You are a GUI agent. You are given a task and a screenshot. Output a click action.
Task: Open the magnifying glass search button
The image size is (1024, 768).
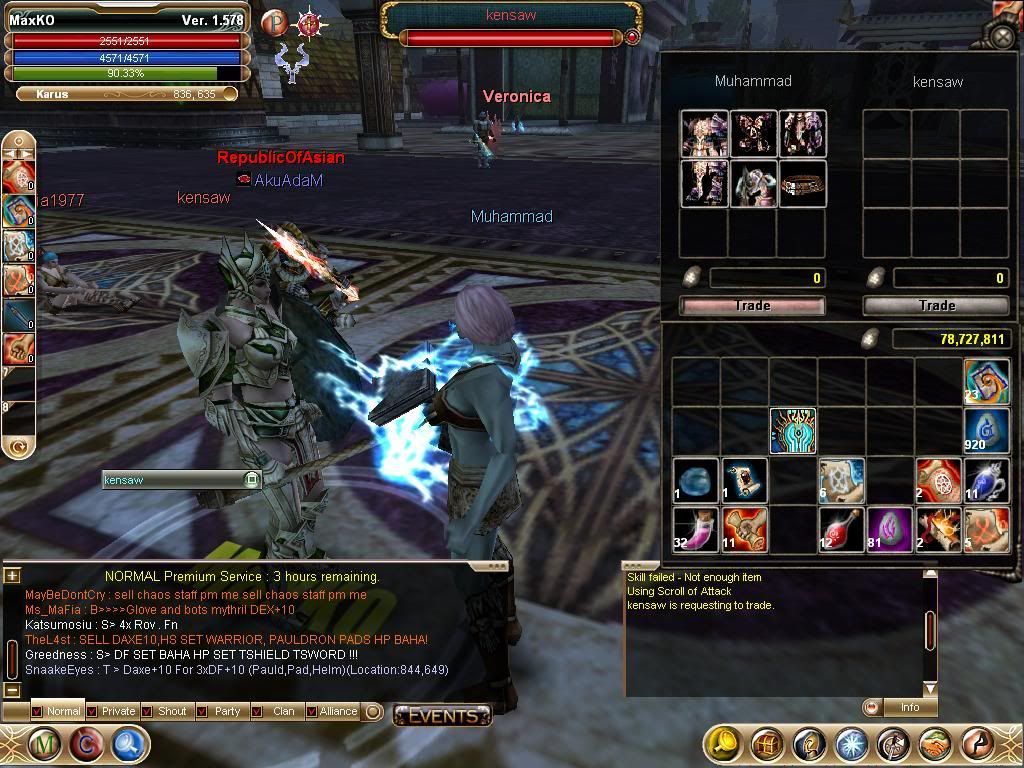(x=130, y=744)
